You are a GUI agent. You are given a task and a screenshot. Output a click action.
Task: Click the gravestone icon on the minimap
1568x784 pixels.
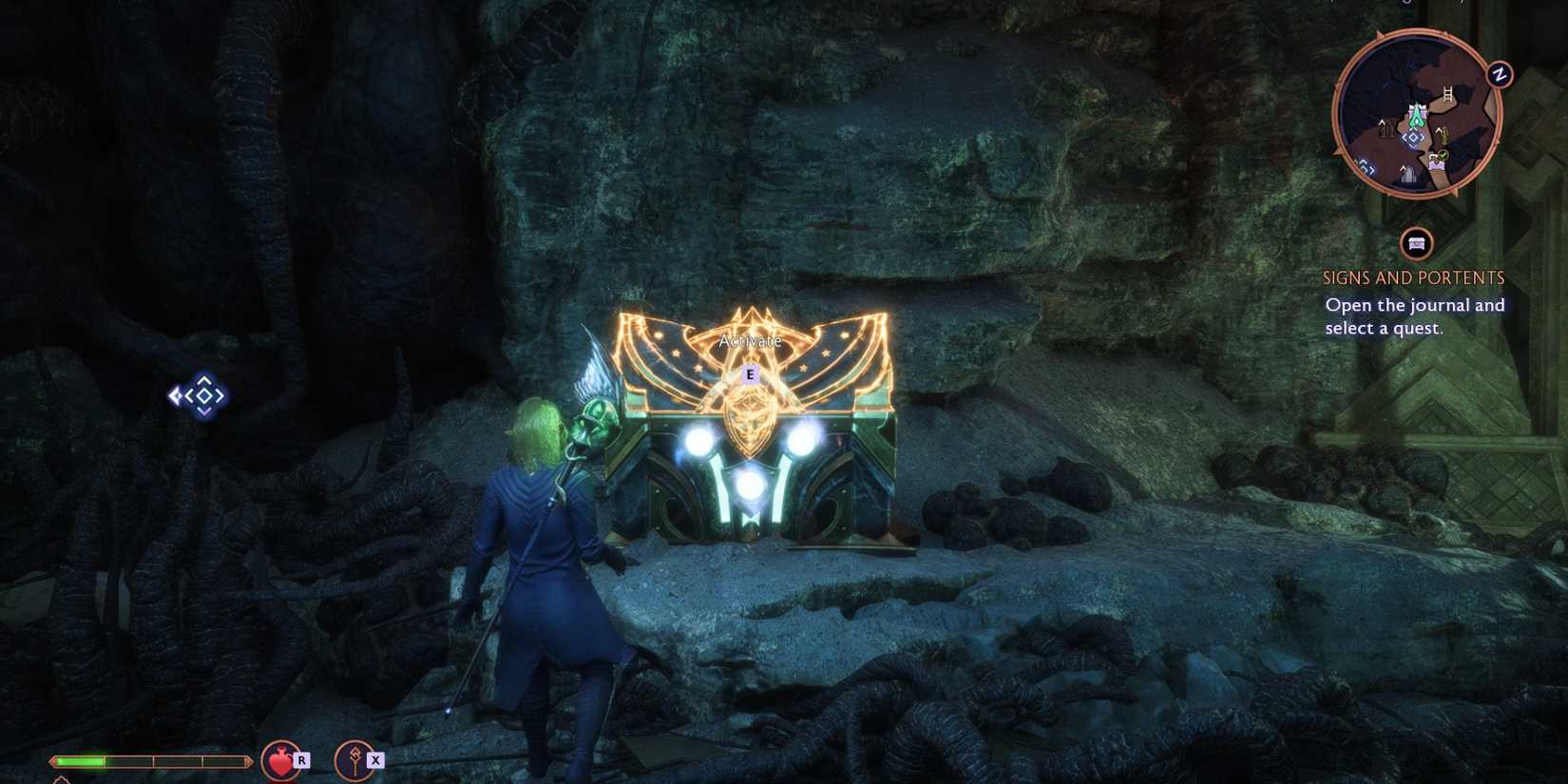[x=1409, y=172]
